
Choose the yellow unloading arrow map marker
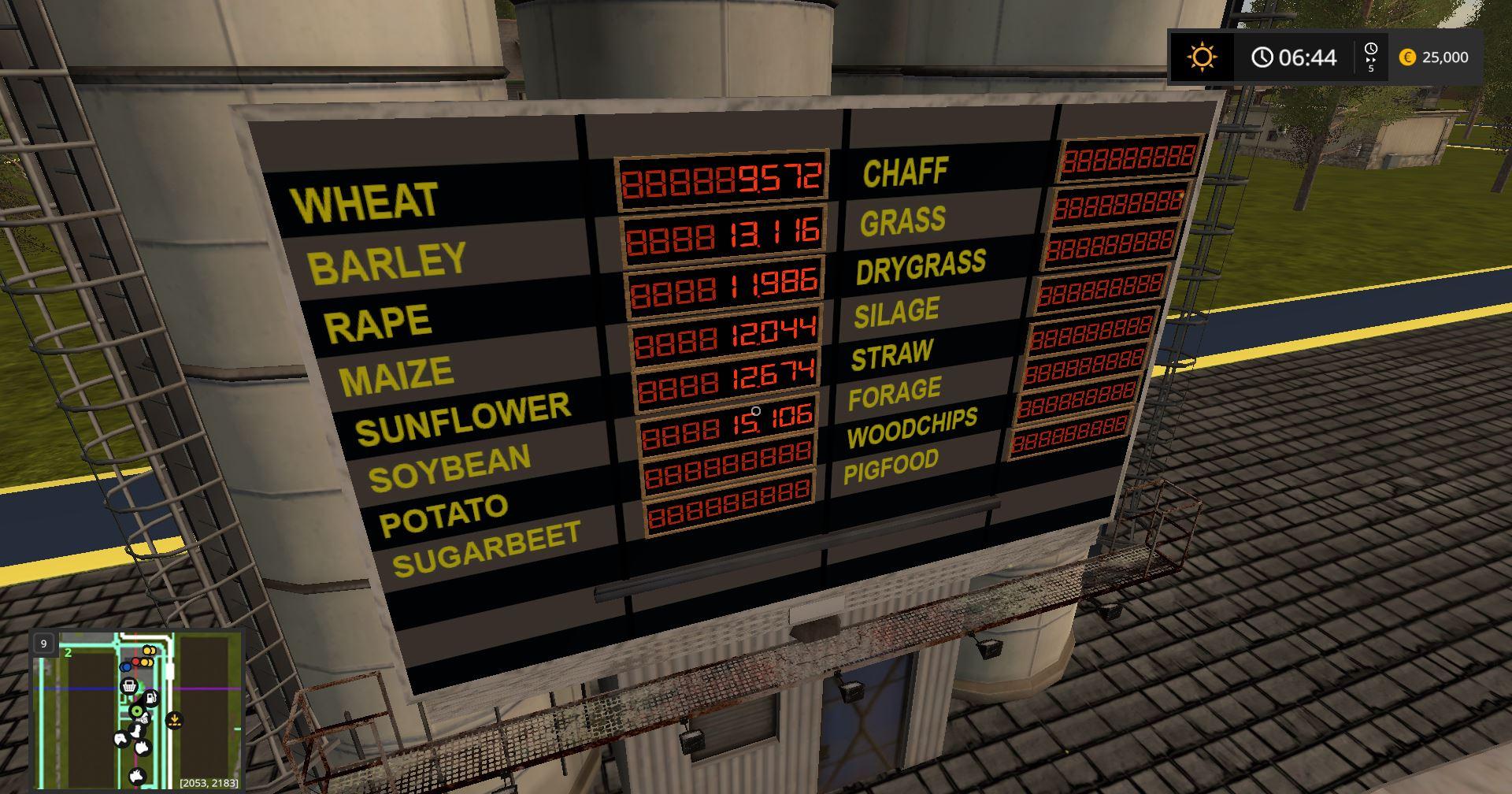pyautogui.click(x=175, y=720)
